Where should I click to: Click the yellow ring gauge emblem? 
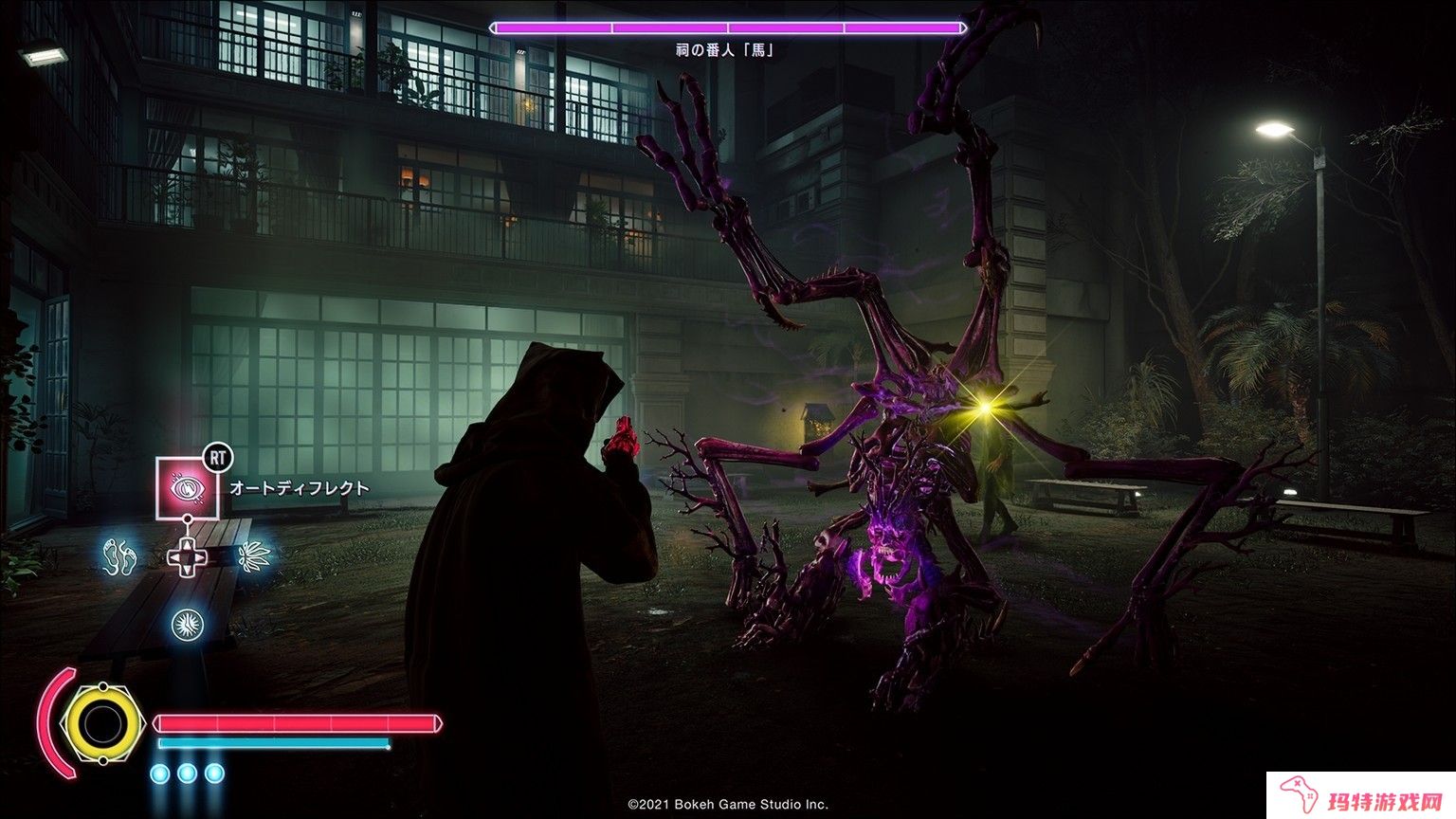pos(100,725)
